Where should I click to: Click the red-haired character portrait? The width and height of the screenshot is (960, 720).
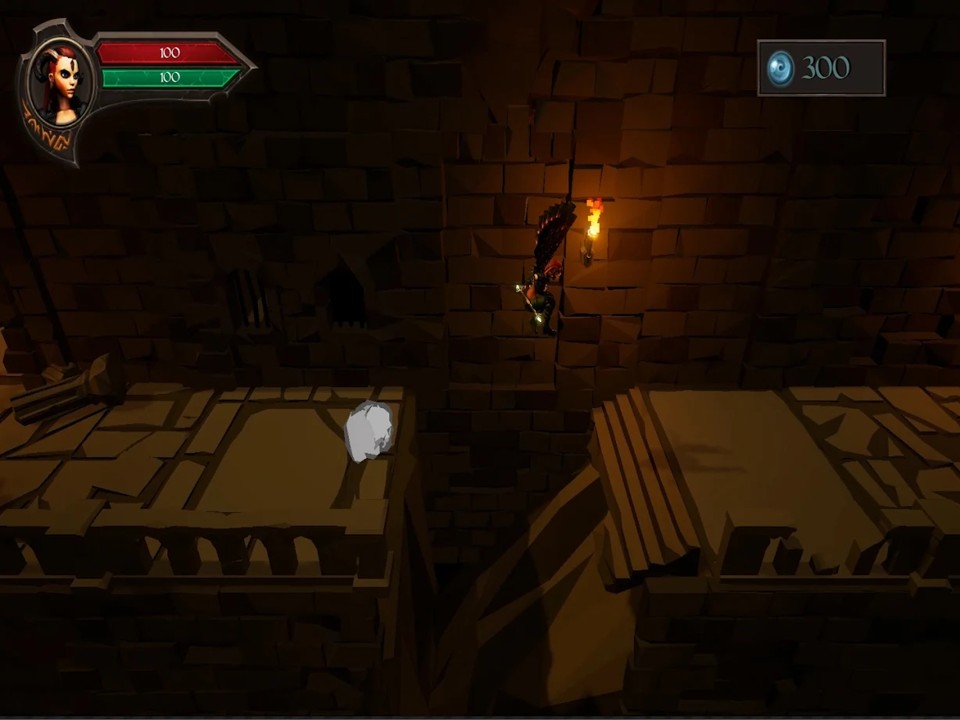coord(59,84)
